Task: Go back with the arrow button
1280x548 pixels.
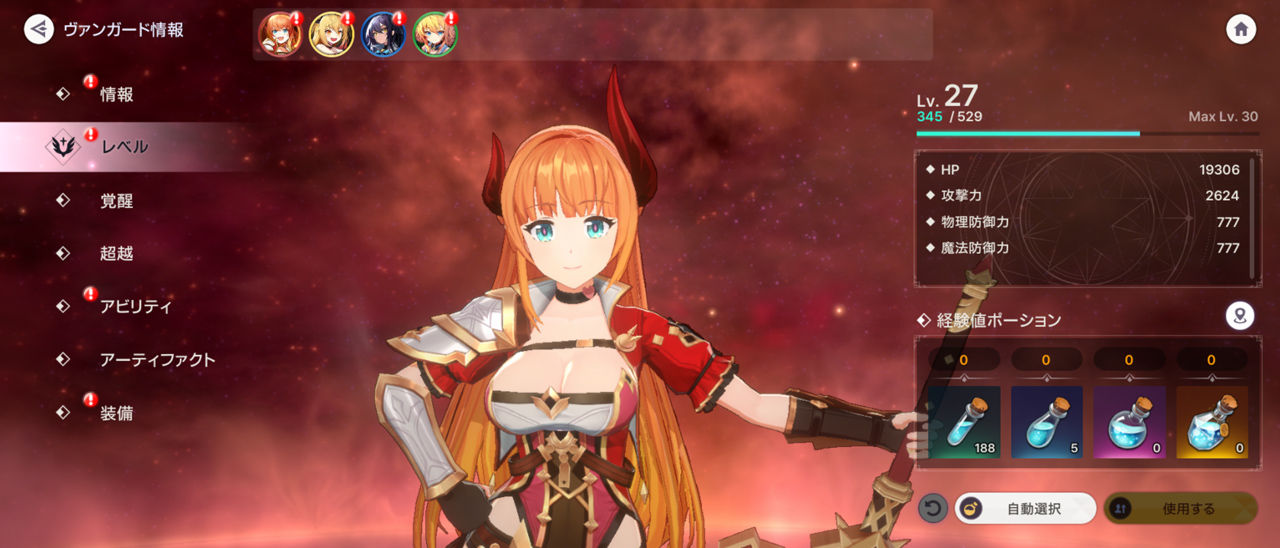Action: (39, 29)
